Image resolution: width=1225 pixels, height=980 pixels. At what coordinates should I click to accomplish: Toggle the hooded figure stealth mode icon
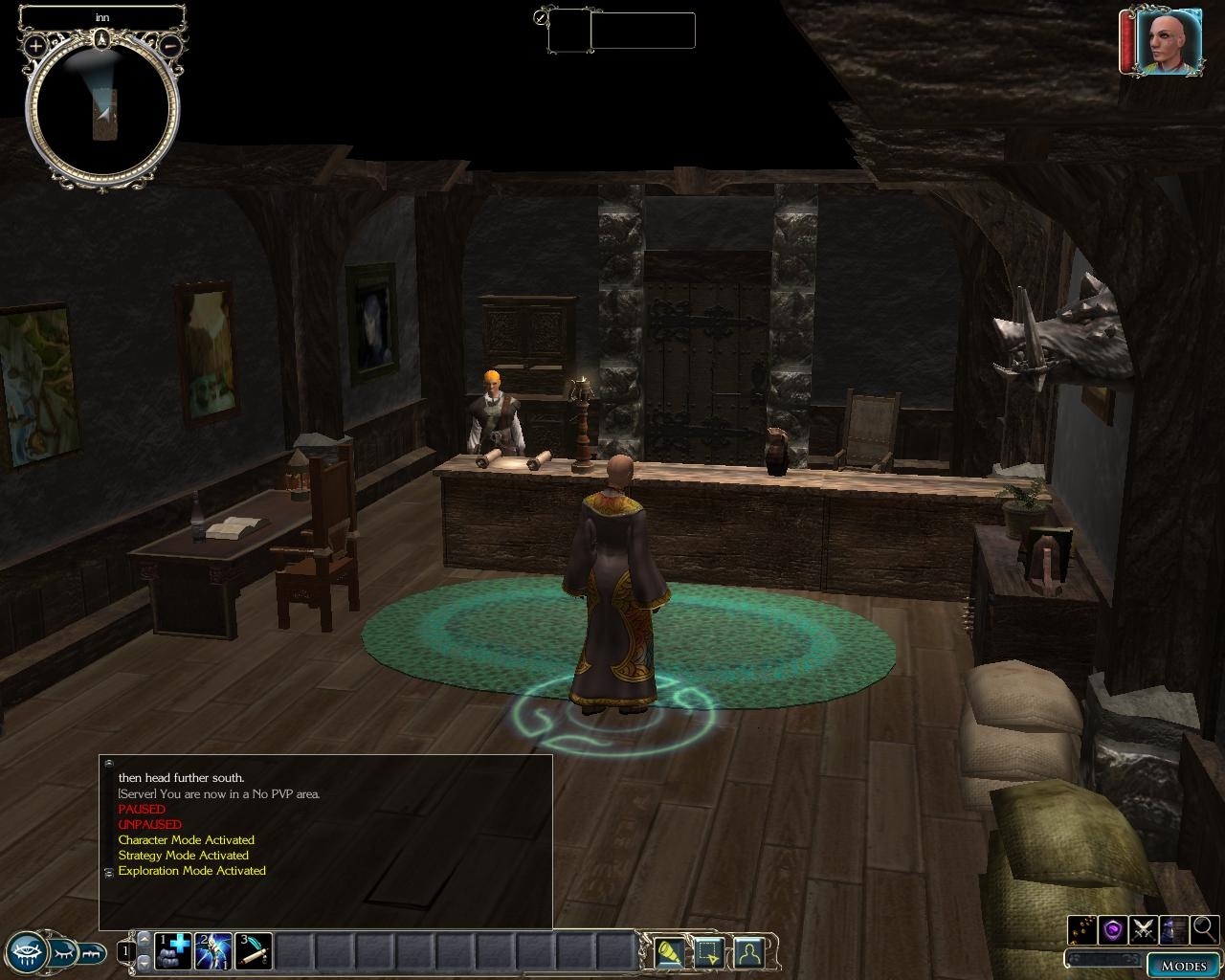1174,928
